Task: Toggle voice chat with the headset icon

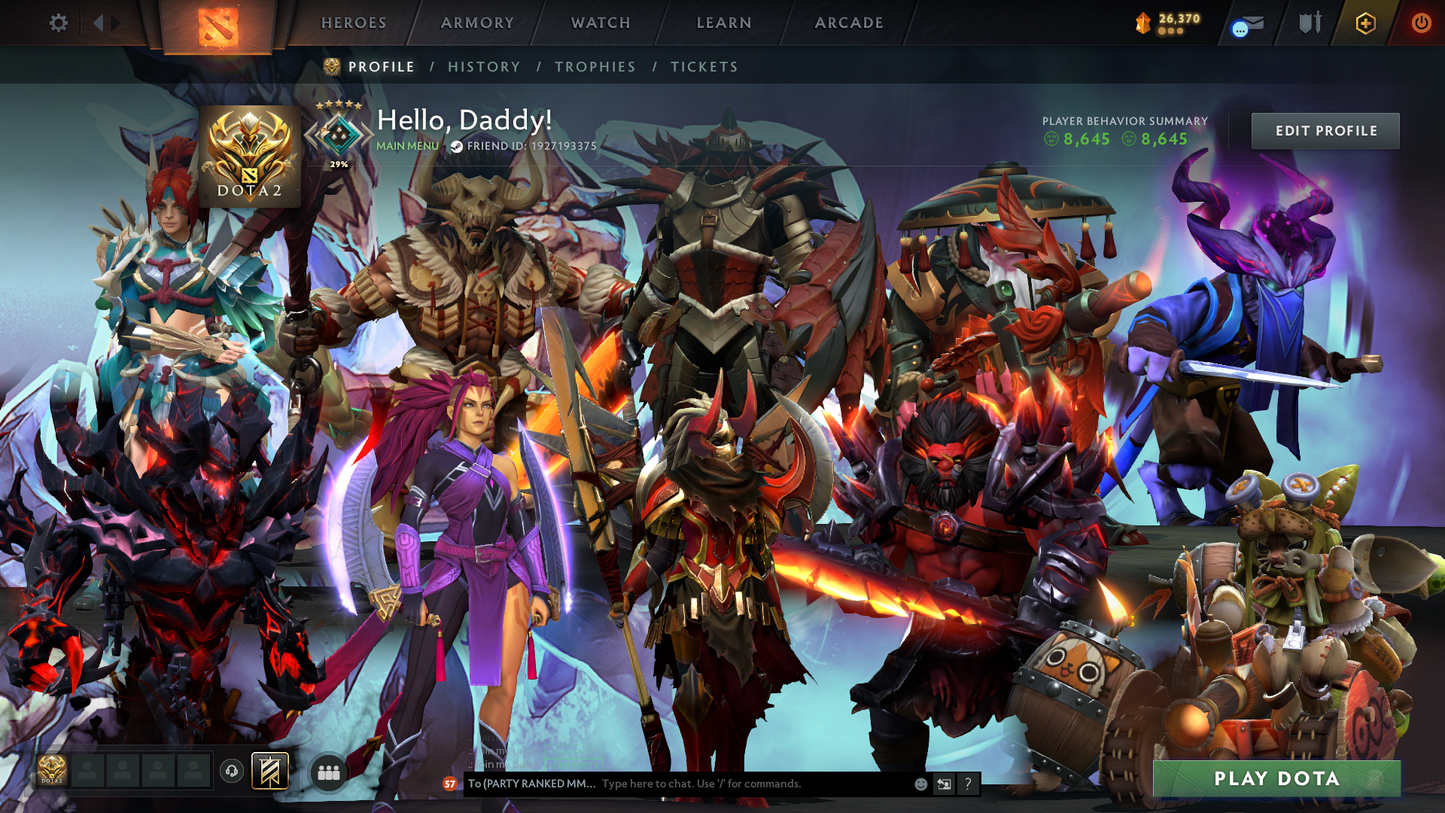Action: [230, 770]
